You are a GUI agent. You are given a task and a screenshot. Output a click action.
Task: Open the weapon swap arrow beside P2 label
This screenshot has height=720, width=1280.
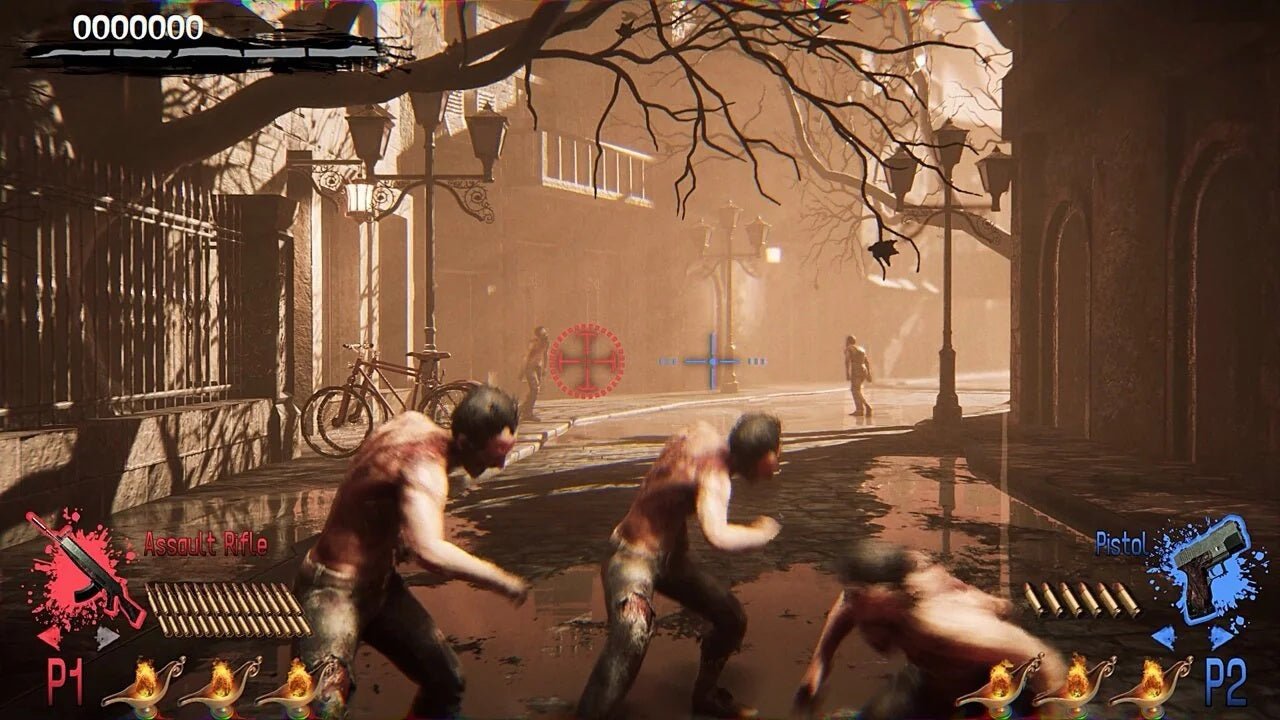point(1190,635)
